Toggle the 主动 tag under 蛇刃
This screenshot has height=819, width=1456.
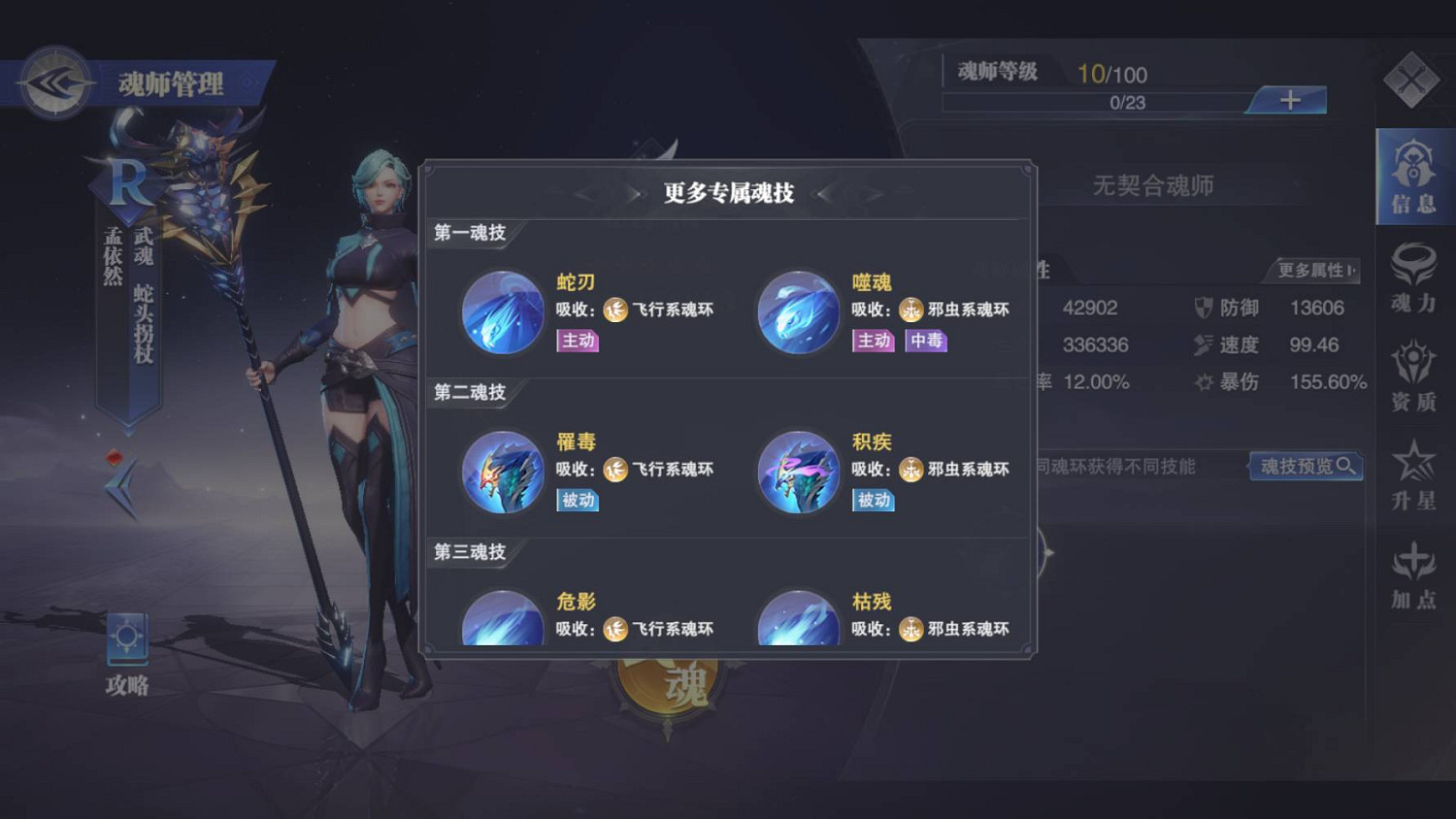(x=578, y=341)
